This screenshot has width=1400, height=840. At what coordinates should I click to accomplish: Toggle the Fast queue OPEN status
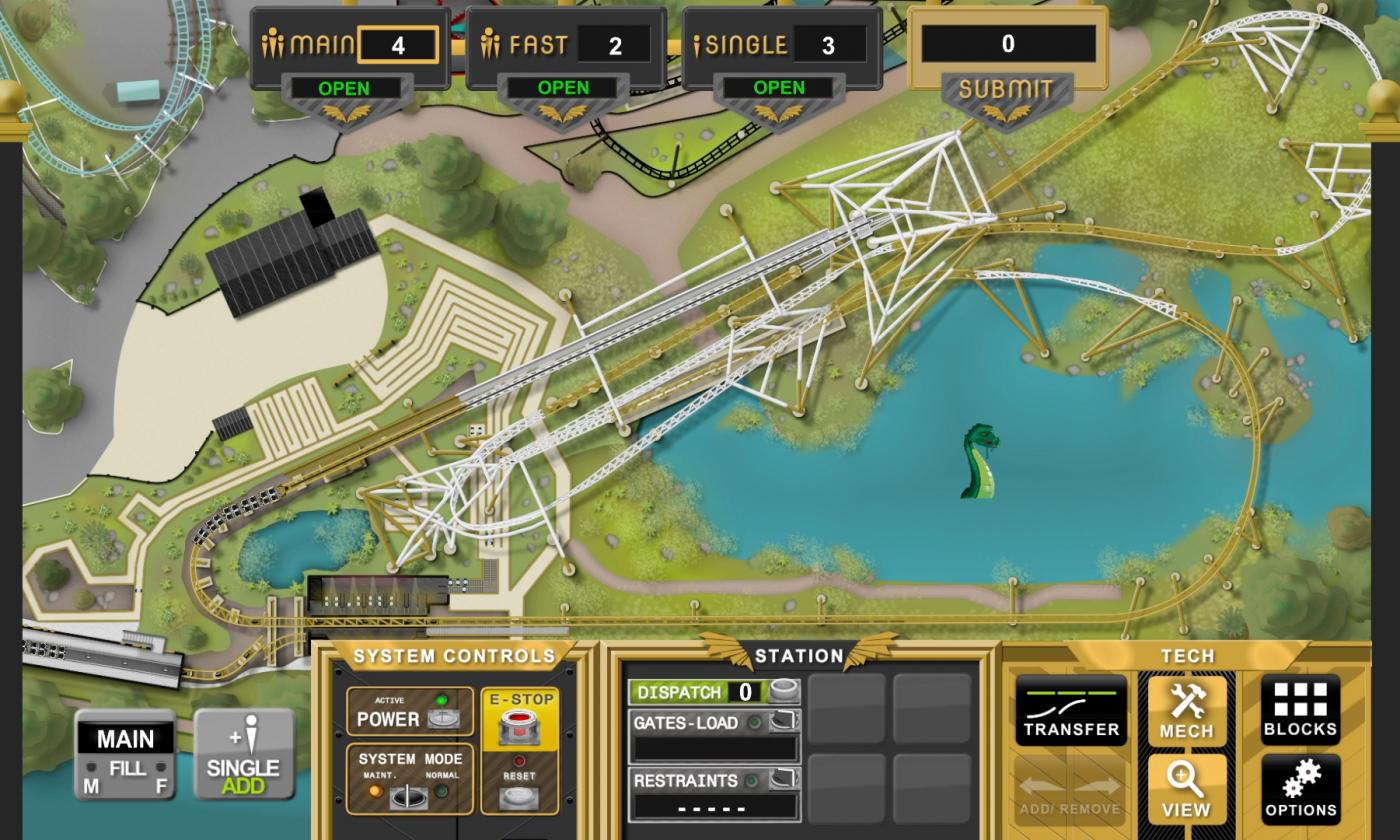(x=563, y=88)
